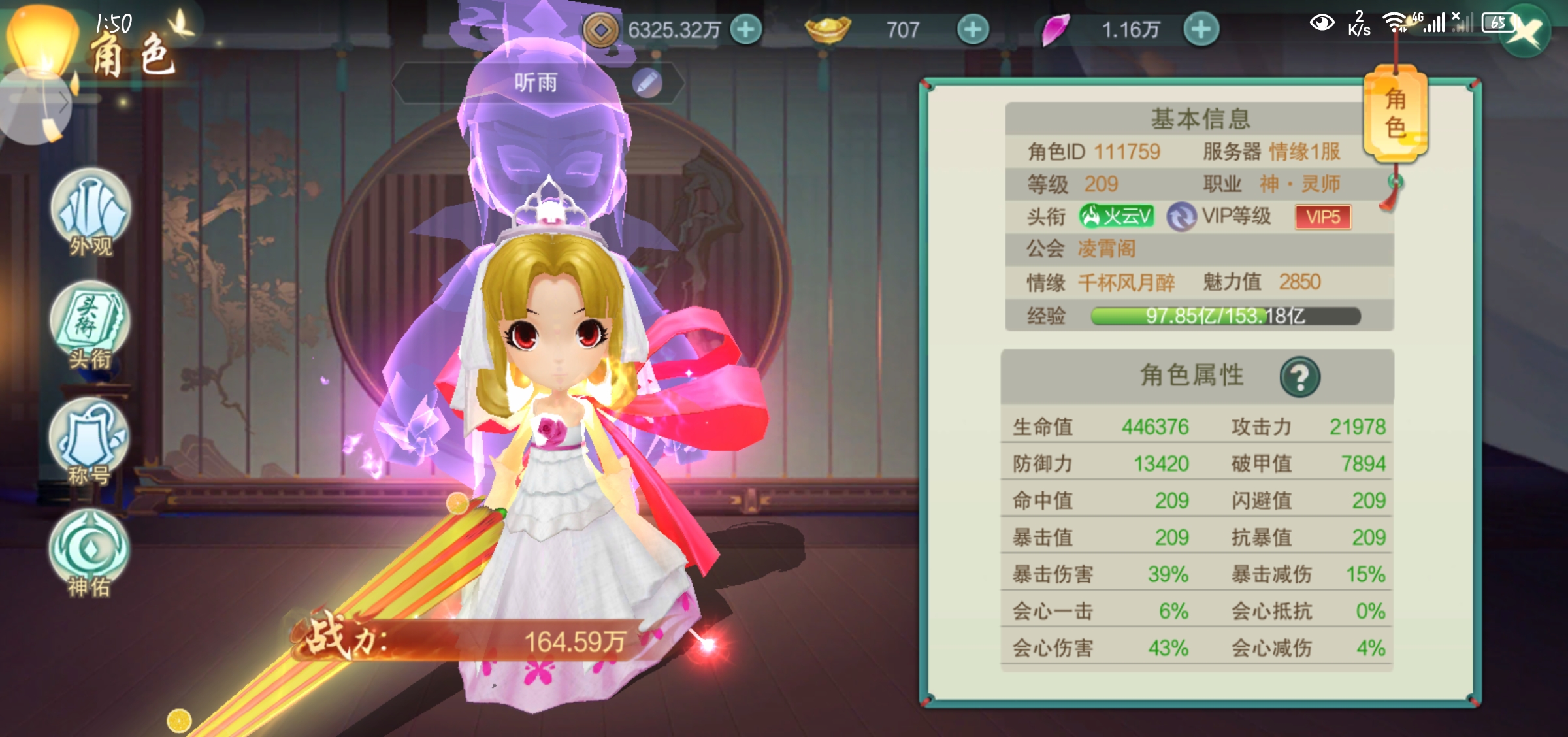Screen dimensions: 1568x737
Task: Select the 角色 lantern tab
Action: click(1396, 114)
